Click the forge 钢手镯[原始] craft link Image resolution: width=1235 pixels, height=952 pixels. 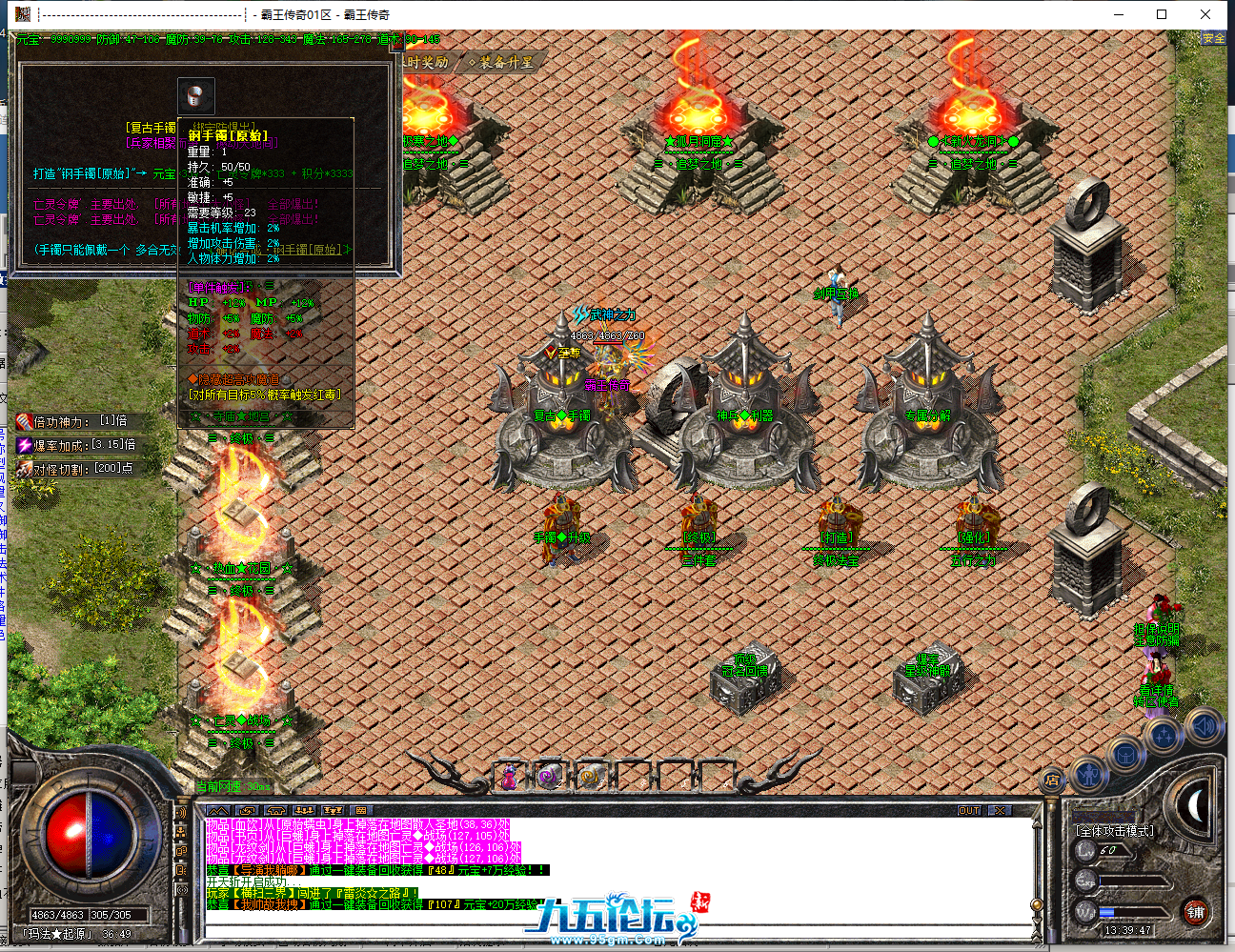pyautogui.click(x=91, y=173)
